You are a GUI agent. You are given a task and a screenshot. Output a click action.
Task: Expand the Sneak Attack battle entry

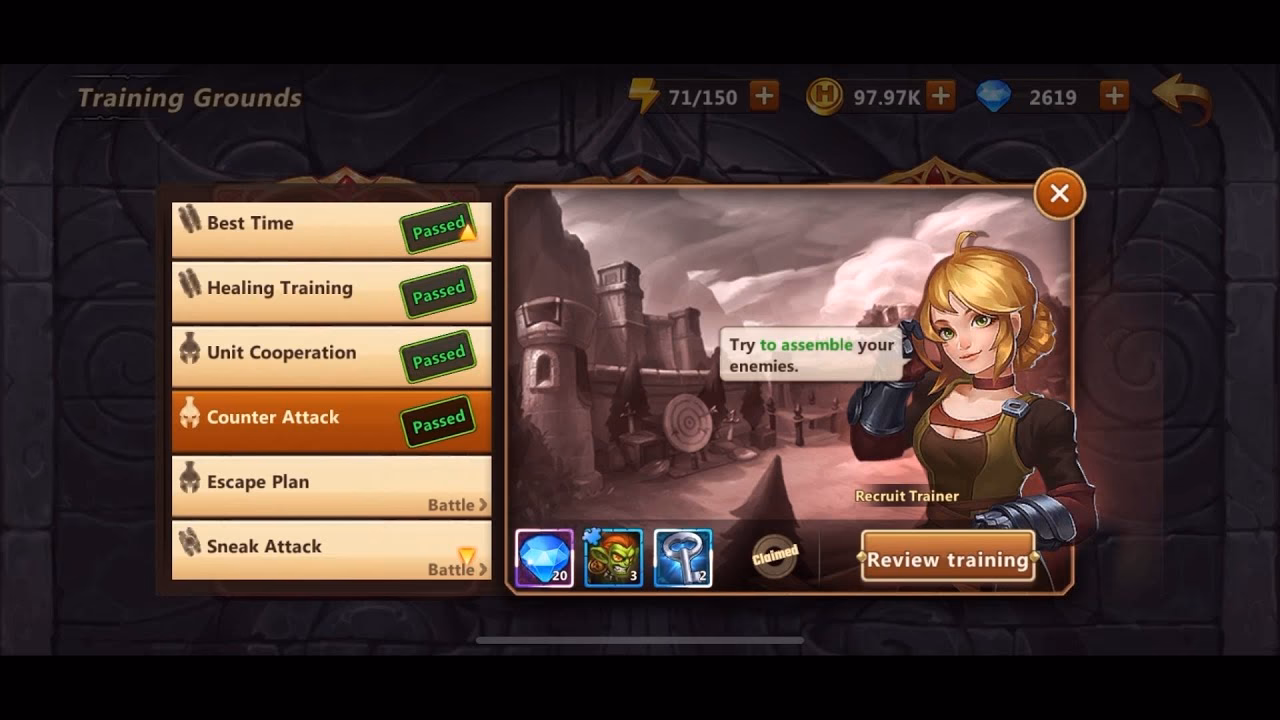(x=330, y=548)
